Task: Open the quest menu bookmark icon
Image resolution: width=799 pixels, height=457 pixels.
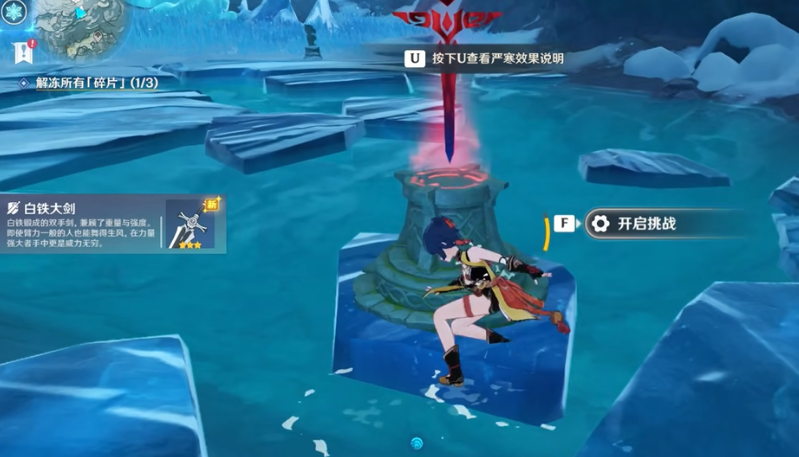Action: coord(20,52)
